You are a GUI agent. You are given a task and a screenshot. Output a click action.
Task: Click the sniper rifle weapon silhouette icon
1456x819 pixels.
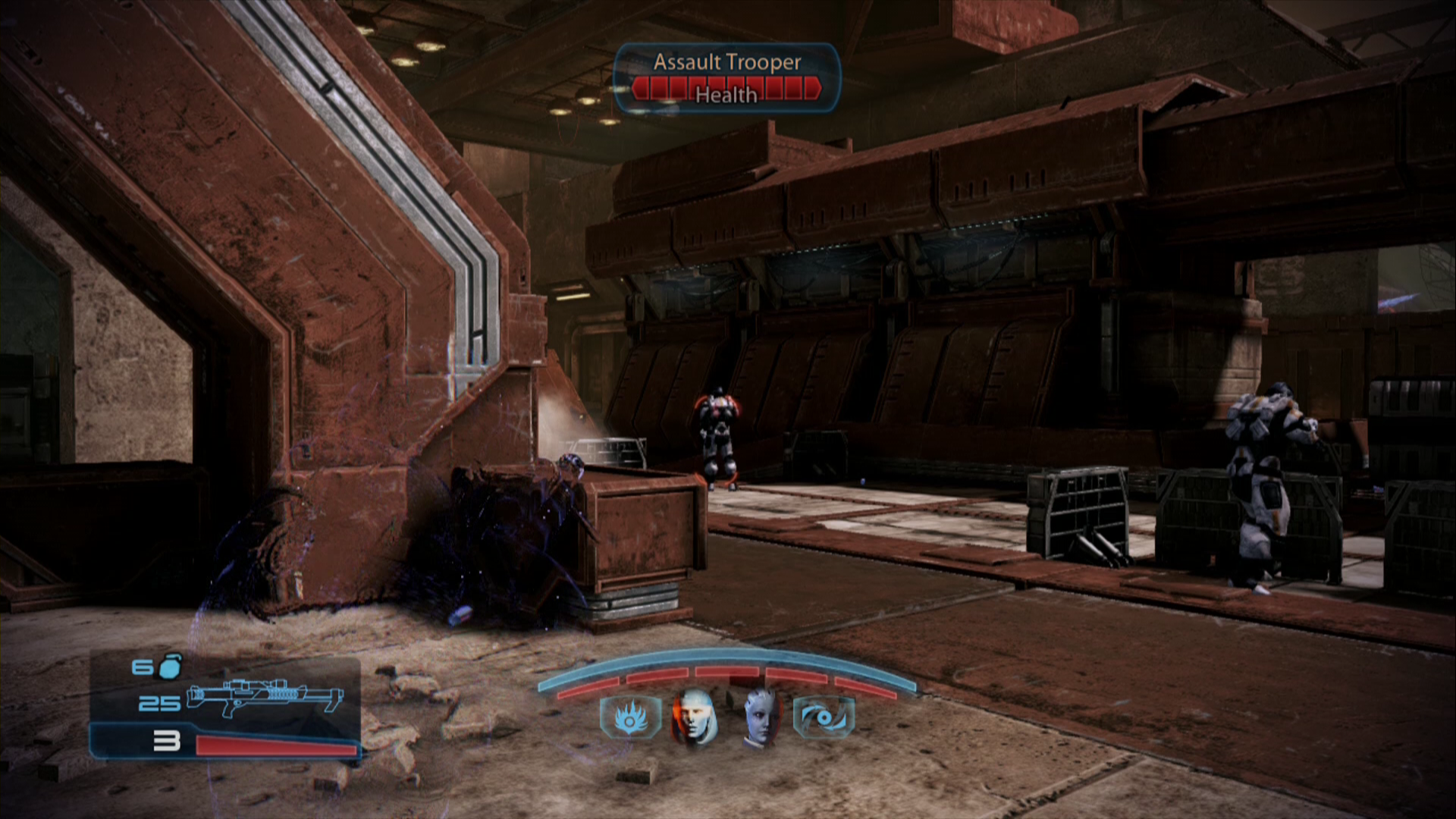coord(265,699)
